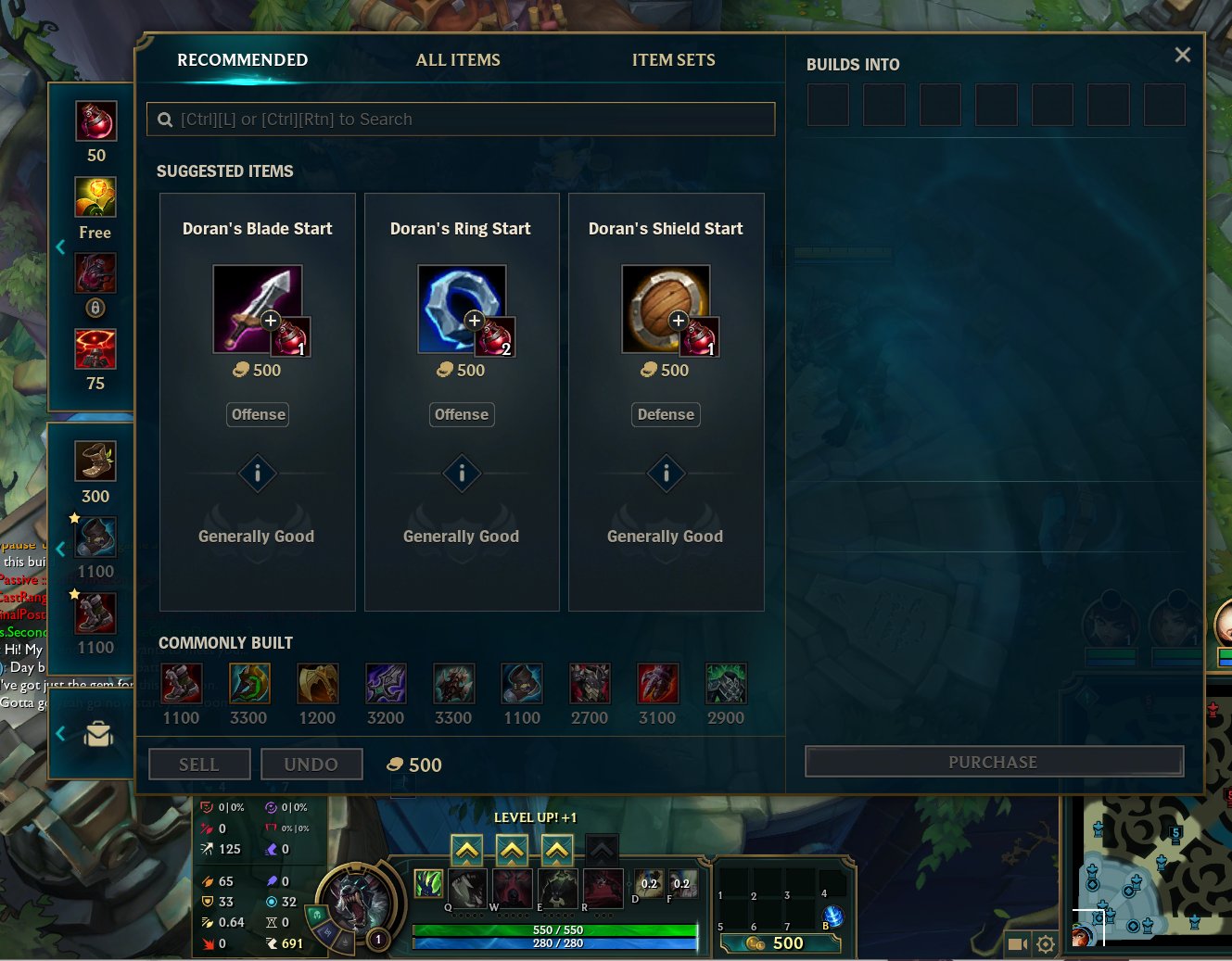Viewport: 1232px width, 961px height.
Task: Toggle the lock icon between sidebar items
Action: (95, 308)
